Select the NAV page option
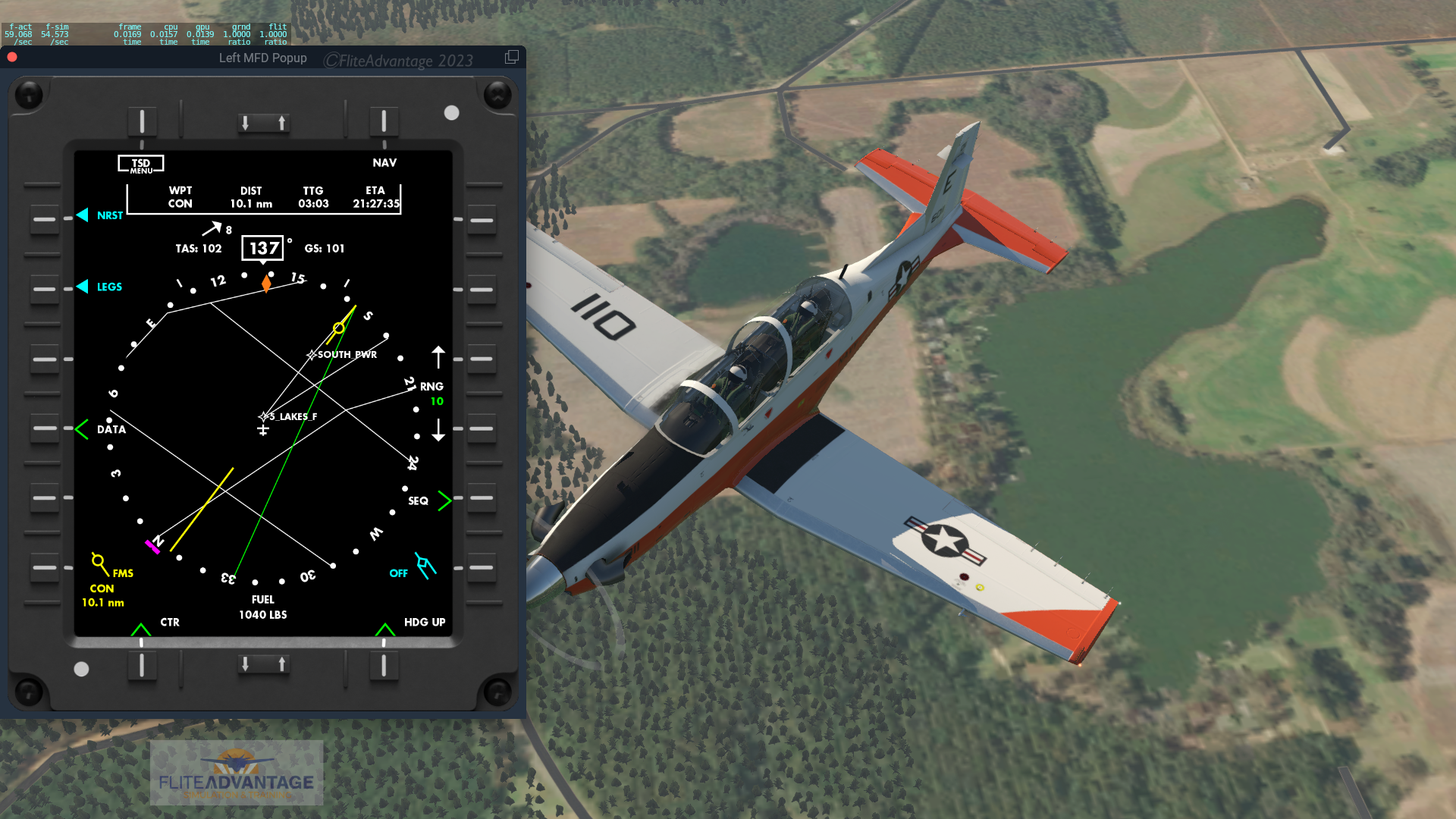Image resolution: width=1456 pixels, height=819 pixels. pos(384,121)
